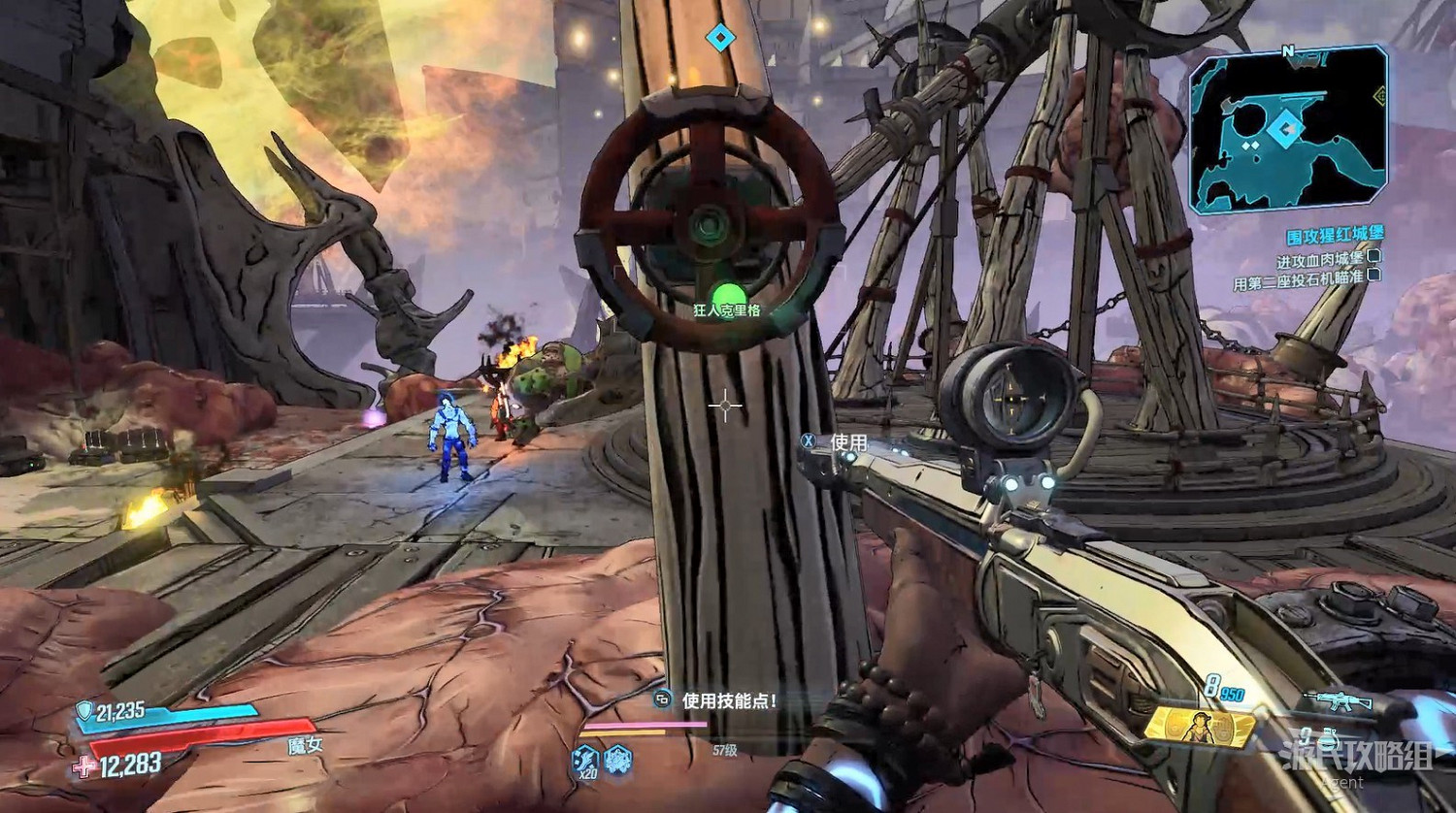
Task: Tick the 用第二座投石机瞄准 objective checkbox
Action: [1373, 276]
